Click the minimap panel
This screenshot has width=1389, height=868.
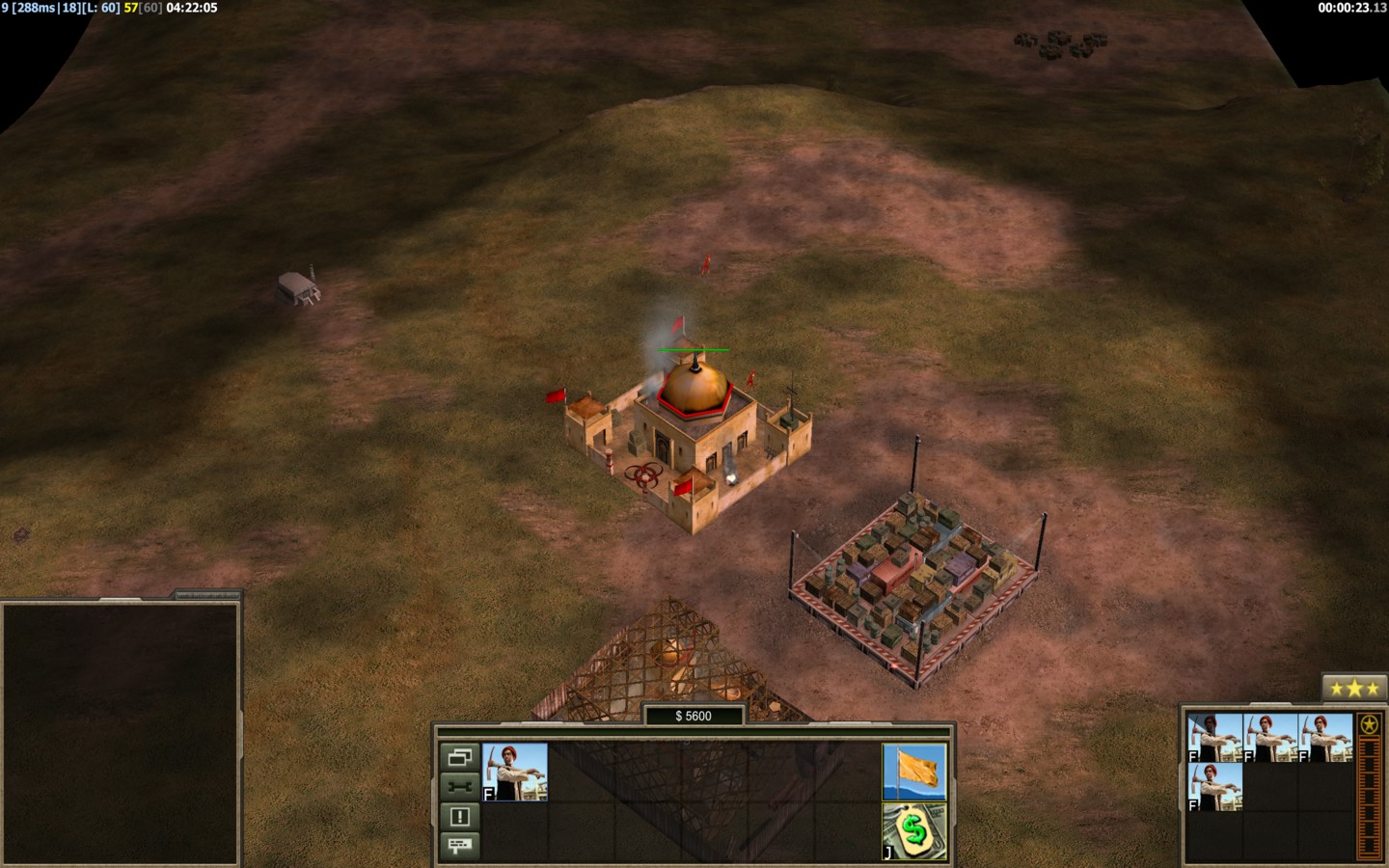[x=121, y=733]
